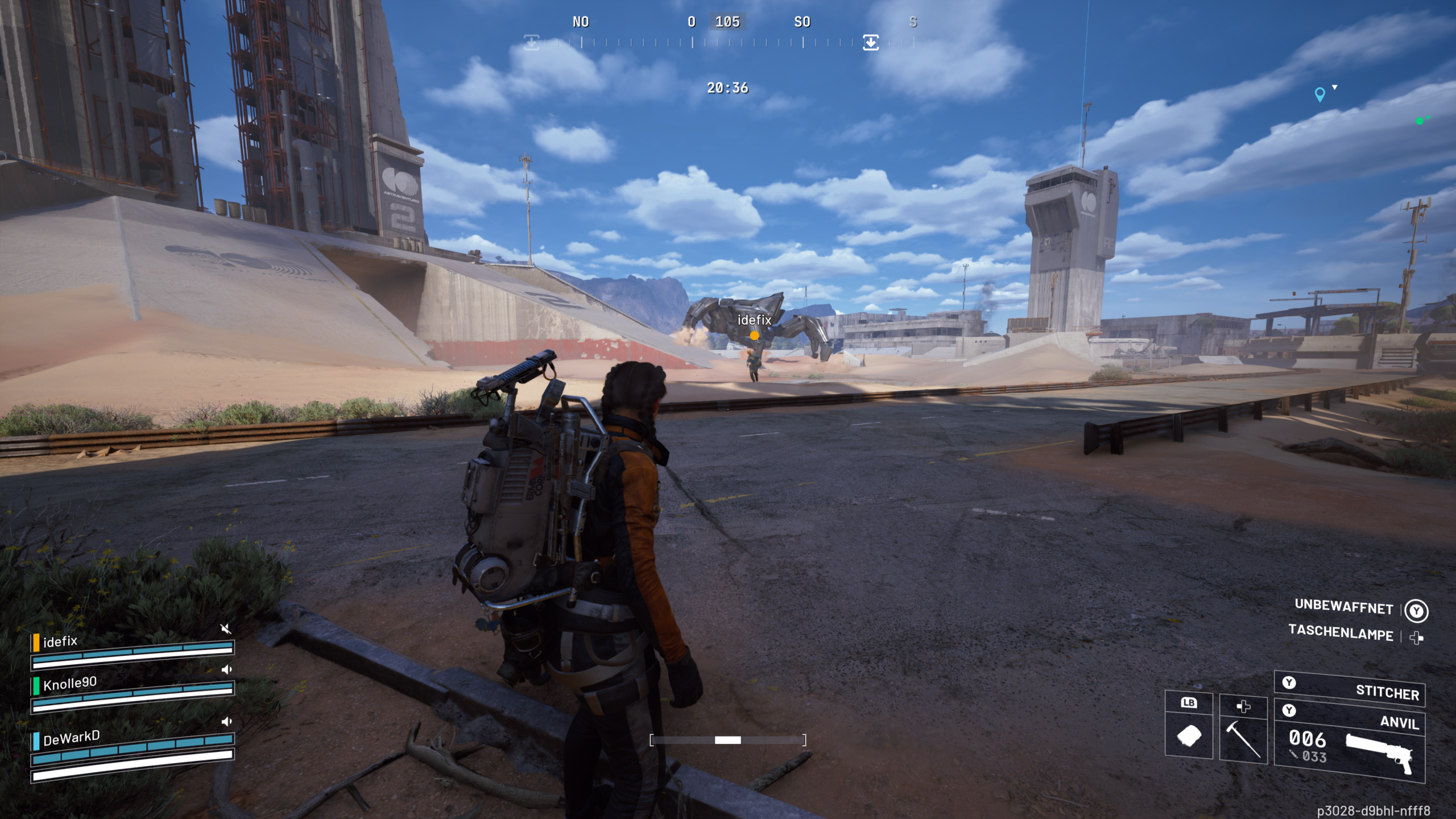Toggle DeWarkD's voice speaker icon
1456x819 pixels.
pyautogui.click(x=226, y=722)
